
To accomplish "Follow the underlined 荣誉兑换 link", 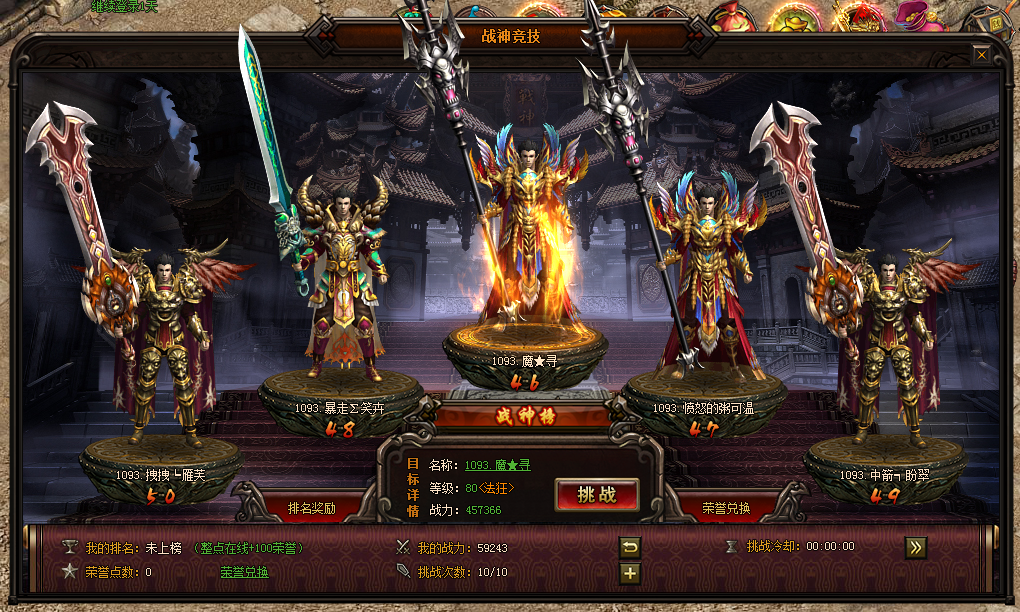I will click(x=244, y=572).
